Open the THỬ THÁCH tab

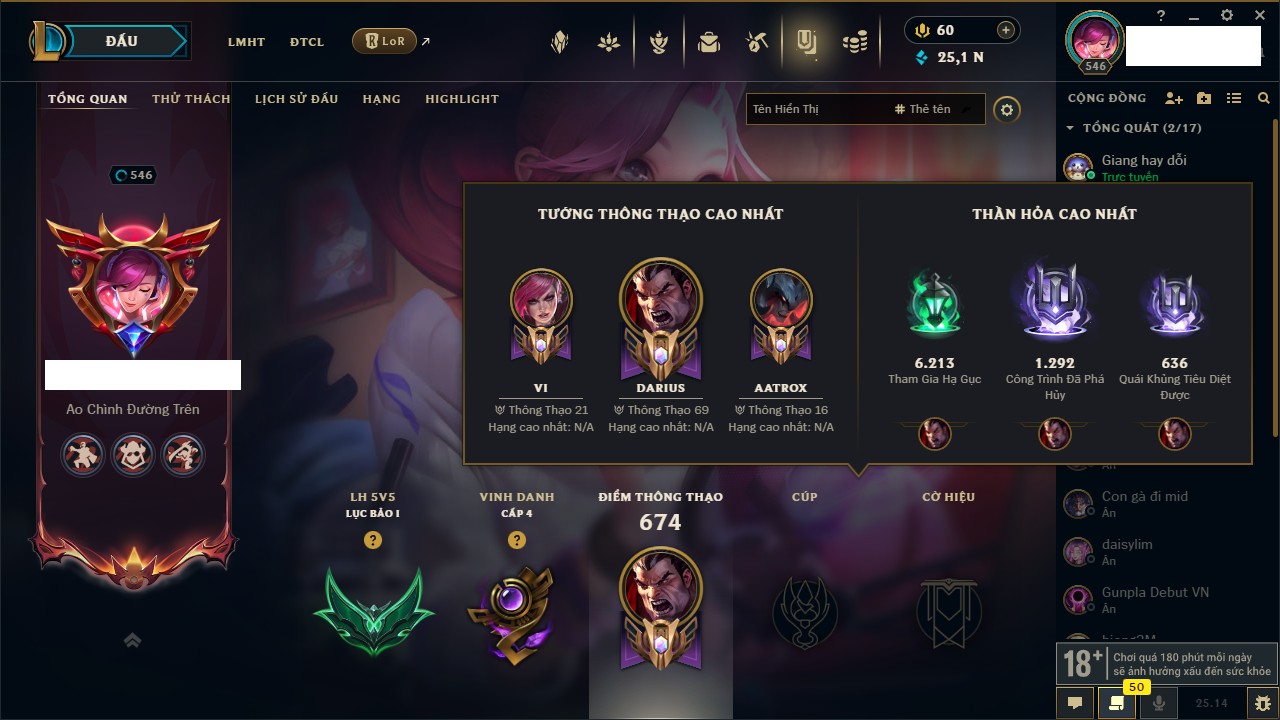(191, 99)
